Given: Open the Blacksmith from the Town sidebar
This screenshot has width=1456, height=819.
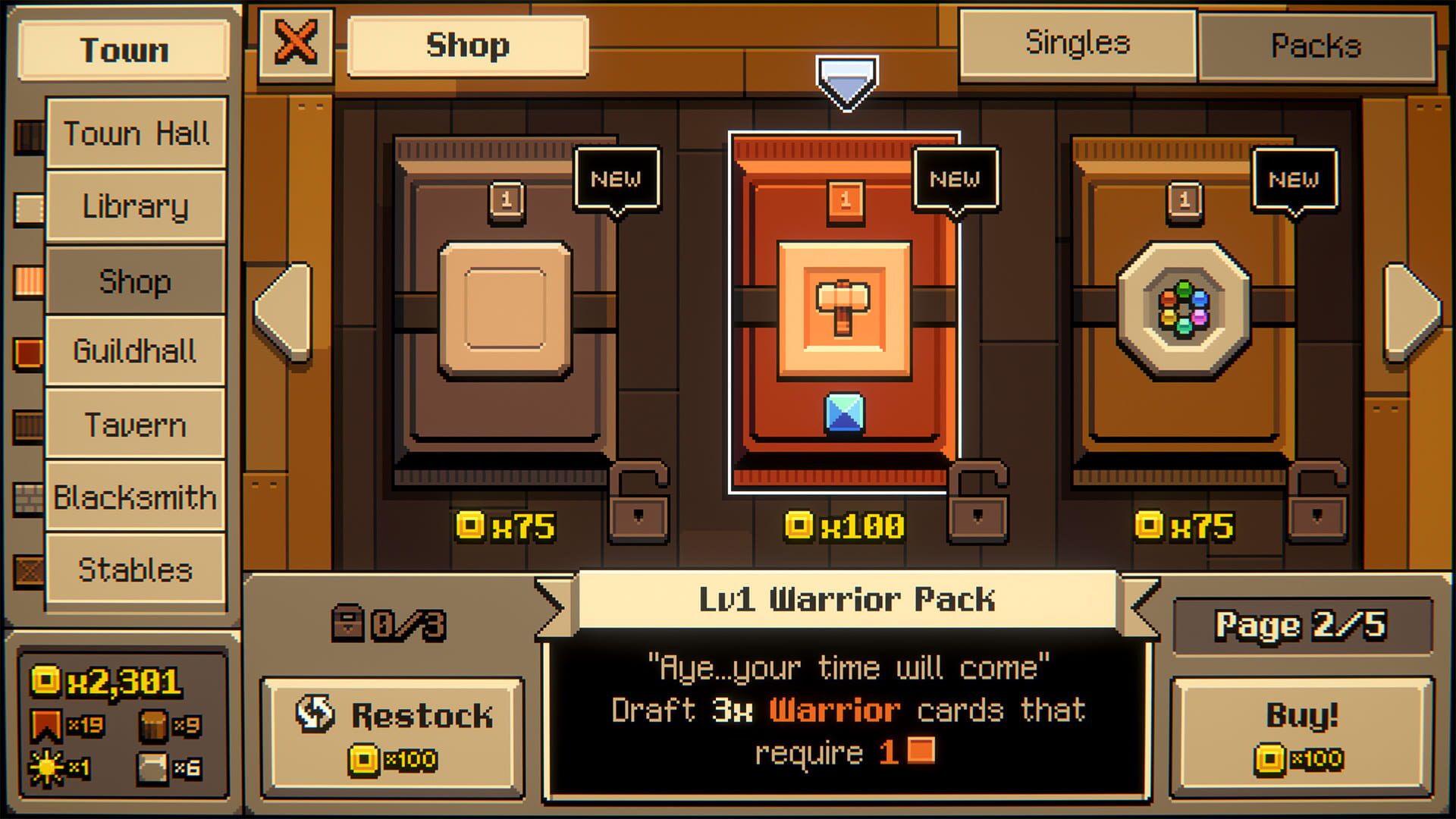Looking at the screenshot, I should tap(135, 497).
